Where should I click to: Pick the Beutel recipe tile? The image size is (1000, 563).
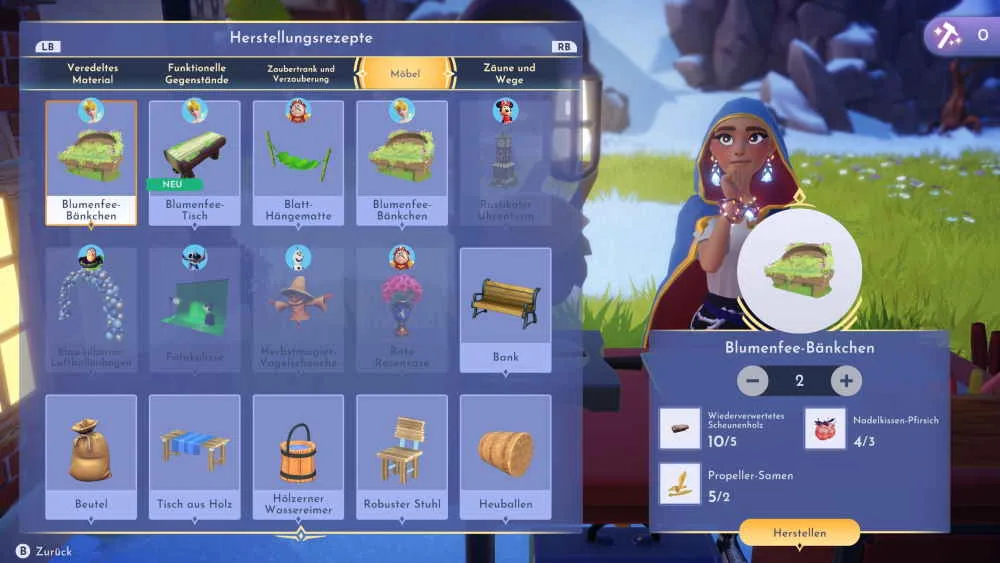click(91, 457)
